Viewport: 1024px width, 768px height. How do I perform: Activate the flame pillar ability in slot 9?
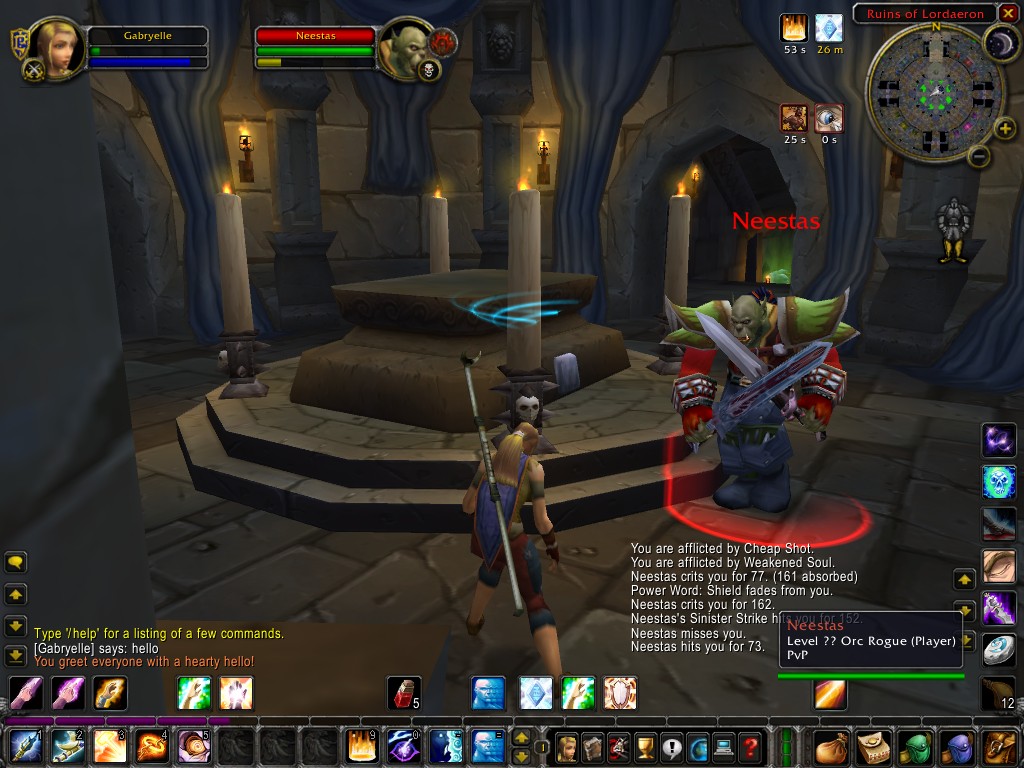coord(361,747)
